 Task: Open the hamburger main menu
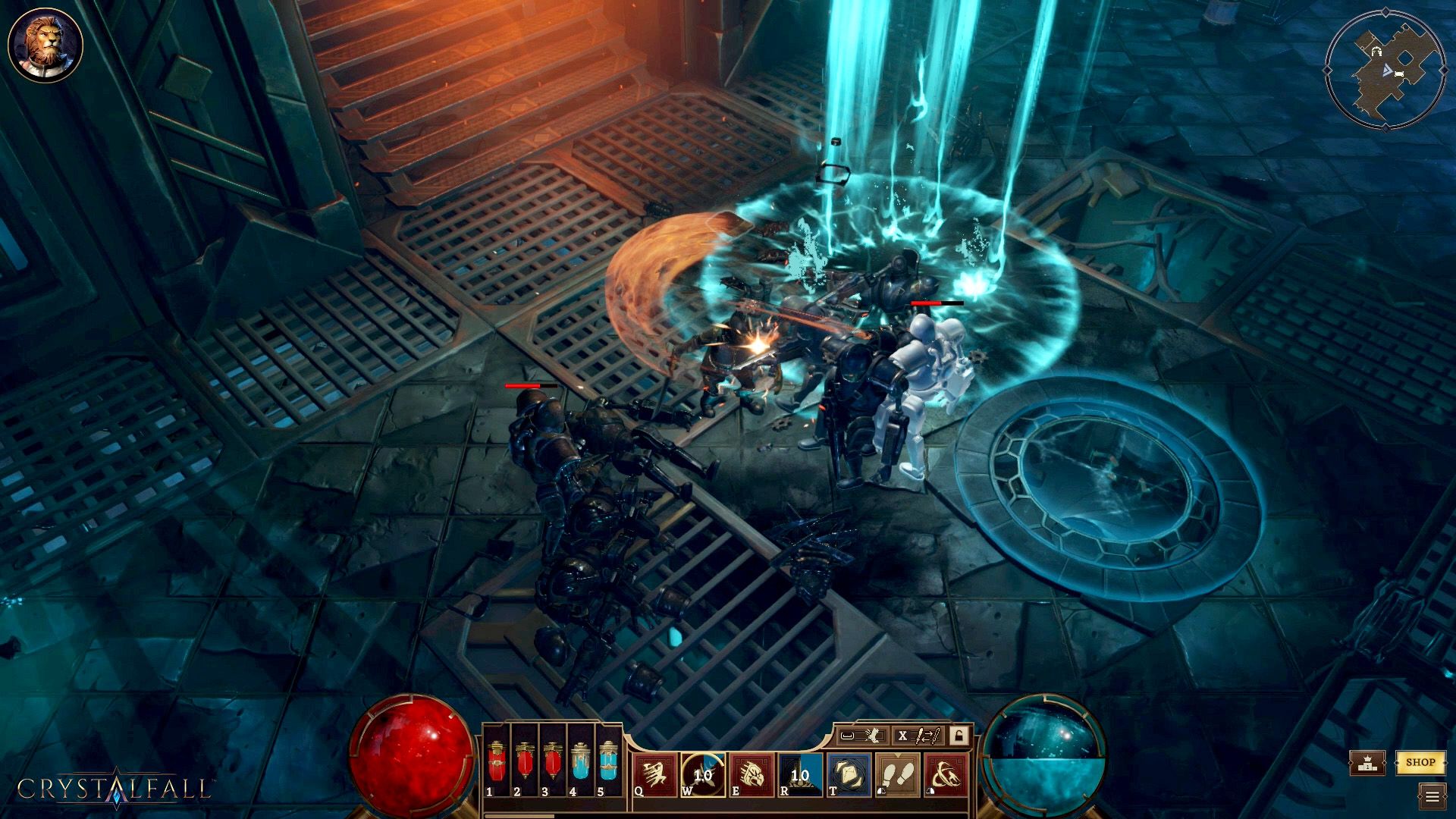tap(1432, 796)
